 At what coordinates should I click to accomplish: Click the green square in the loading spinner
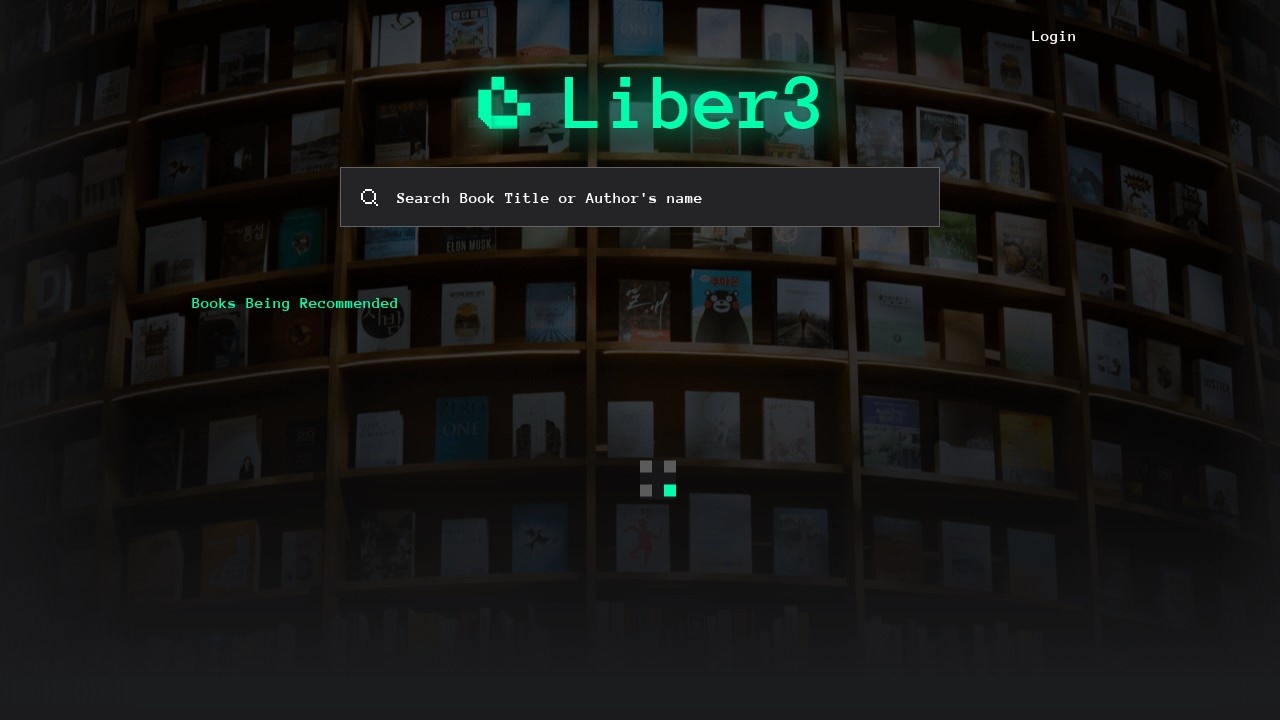coord(670,490)
